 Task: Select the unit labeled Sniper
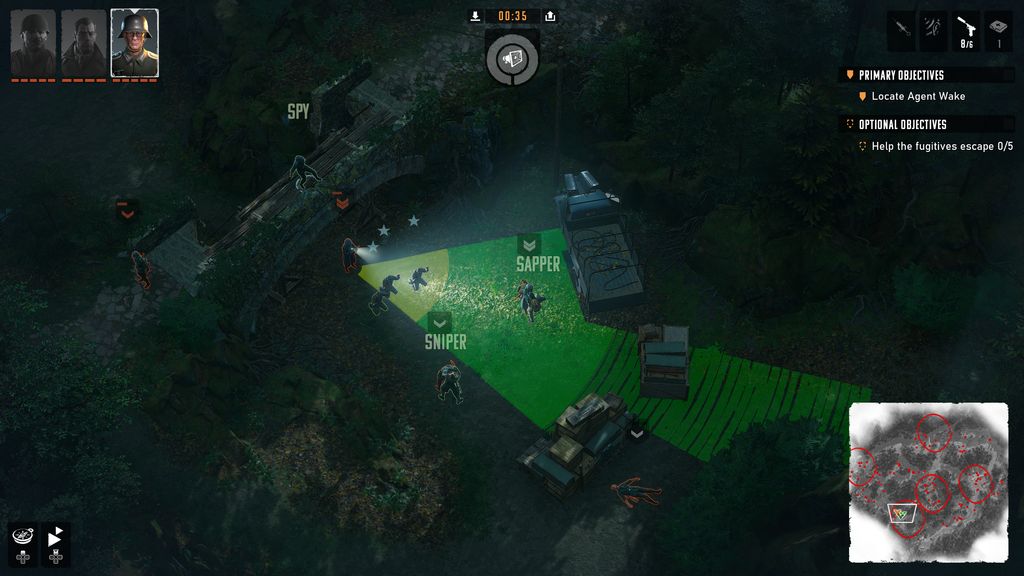tap(449, 379)
